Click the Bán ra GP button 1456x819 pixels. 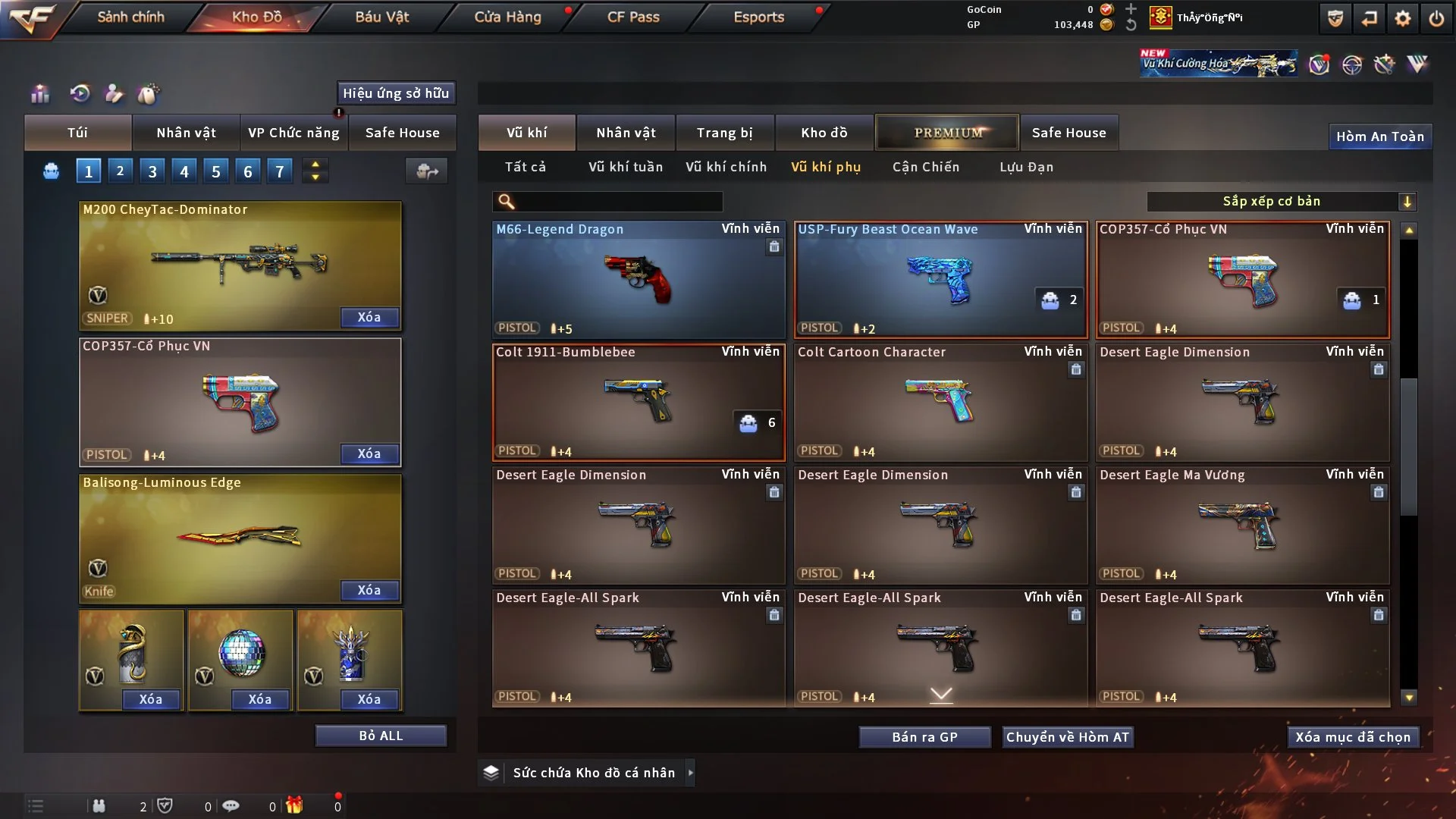pos(924,737)
